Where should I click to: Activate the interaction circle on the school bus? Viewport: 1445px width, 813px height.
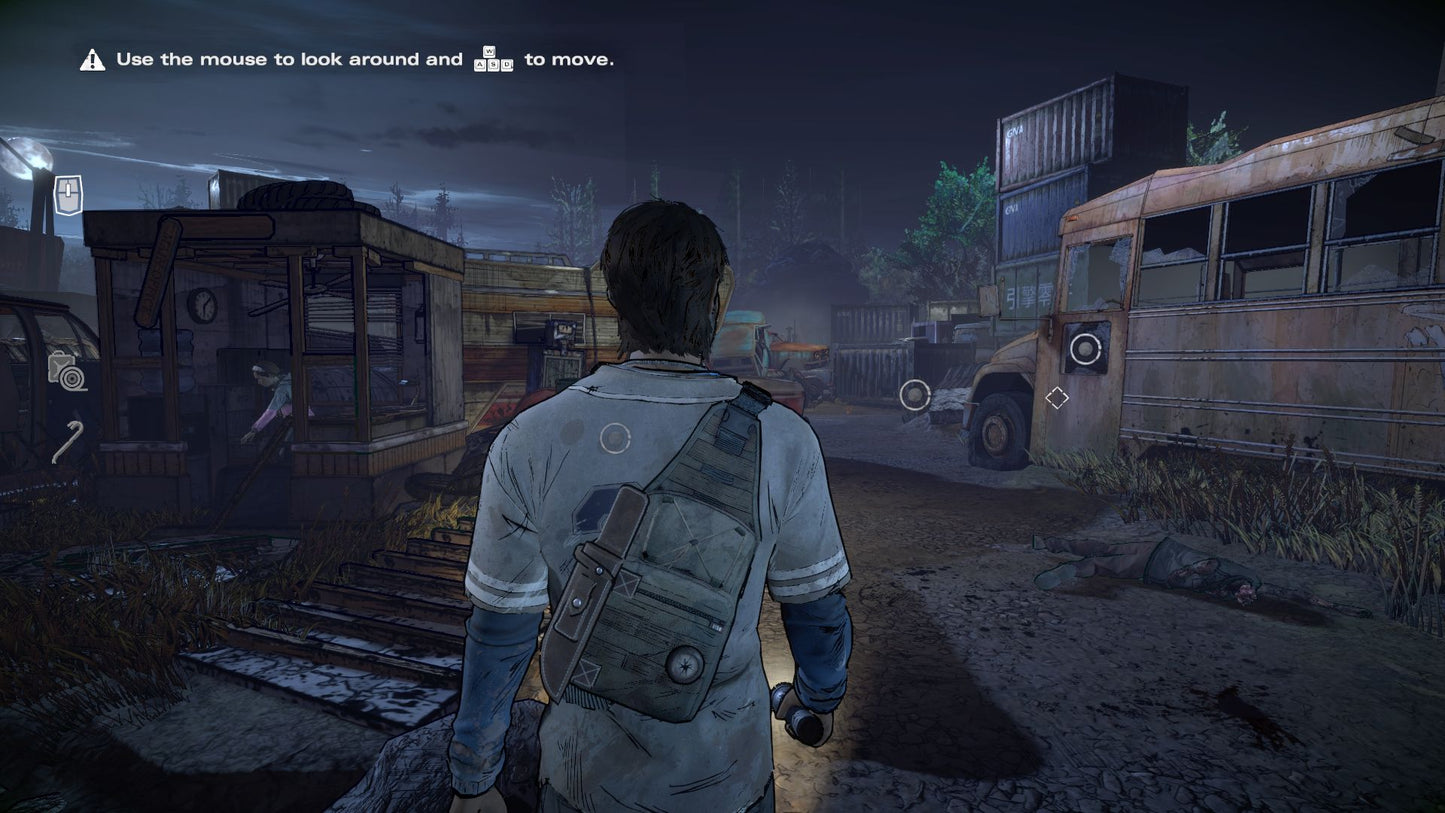point(1085,349)
